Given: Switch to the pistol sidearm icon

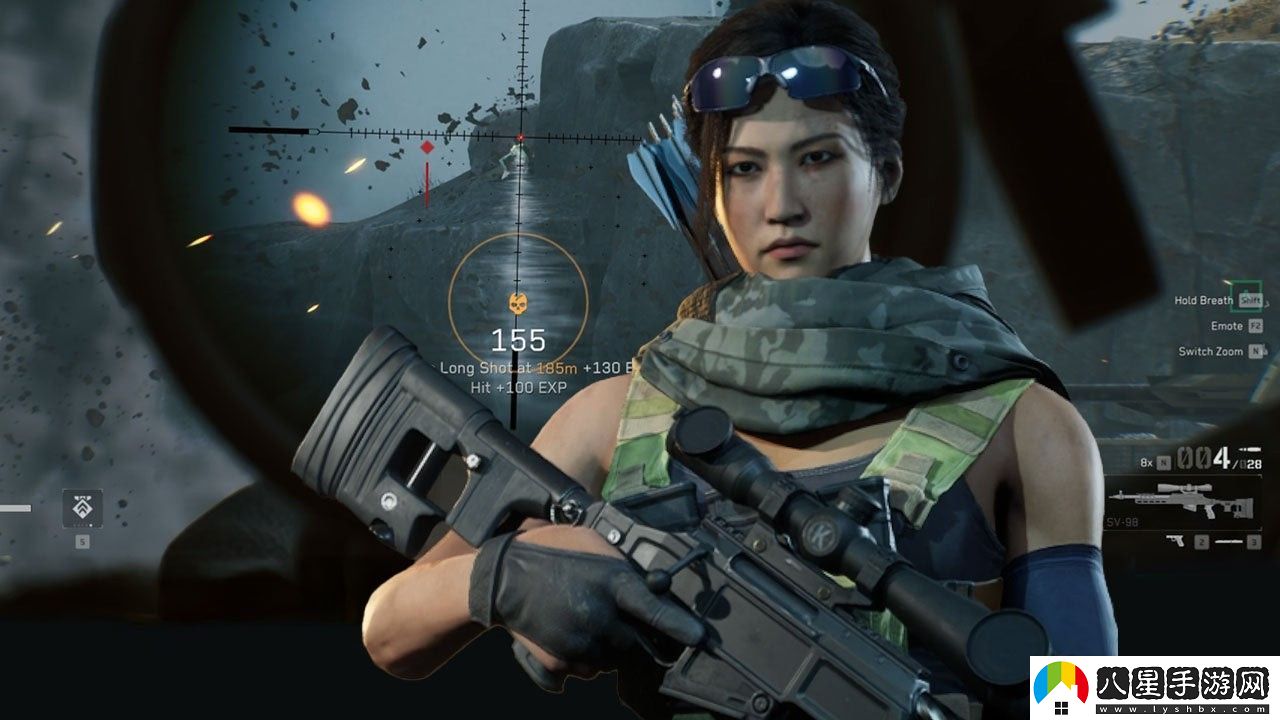Looking at the screenshot, I should (x=1176, y=541).
